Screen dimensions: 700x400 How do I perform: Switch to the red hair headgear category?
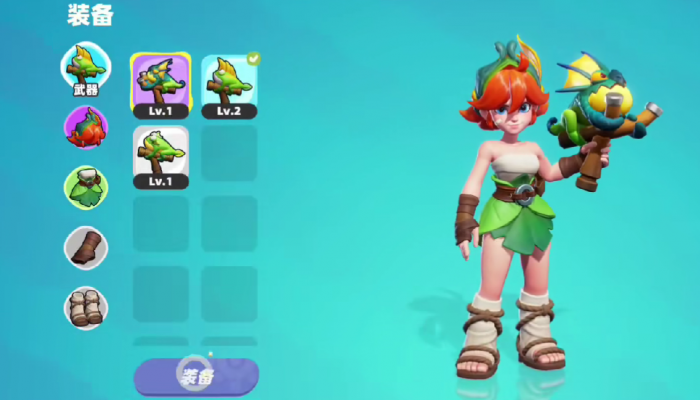(x=86, y=128)
